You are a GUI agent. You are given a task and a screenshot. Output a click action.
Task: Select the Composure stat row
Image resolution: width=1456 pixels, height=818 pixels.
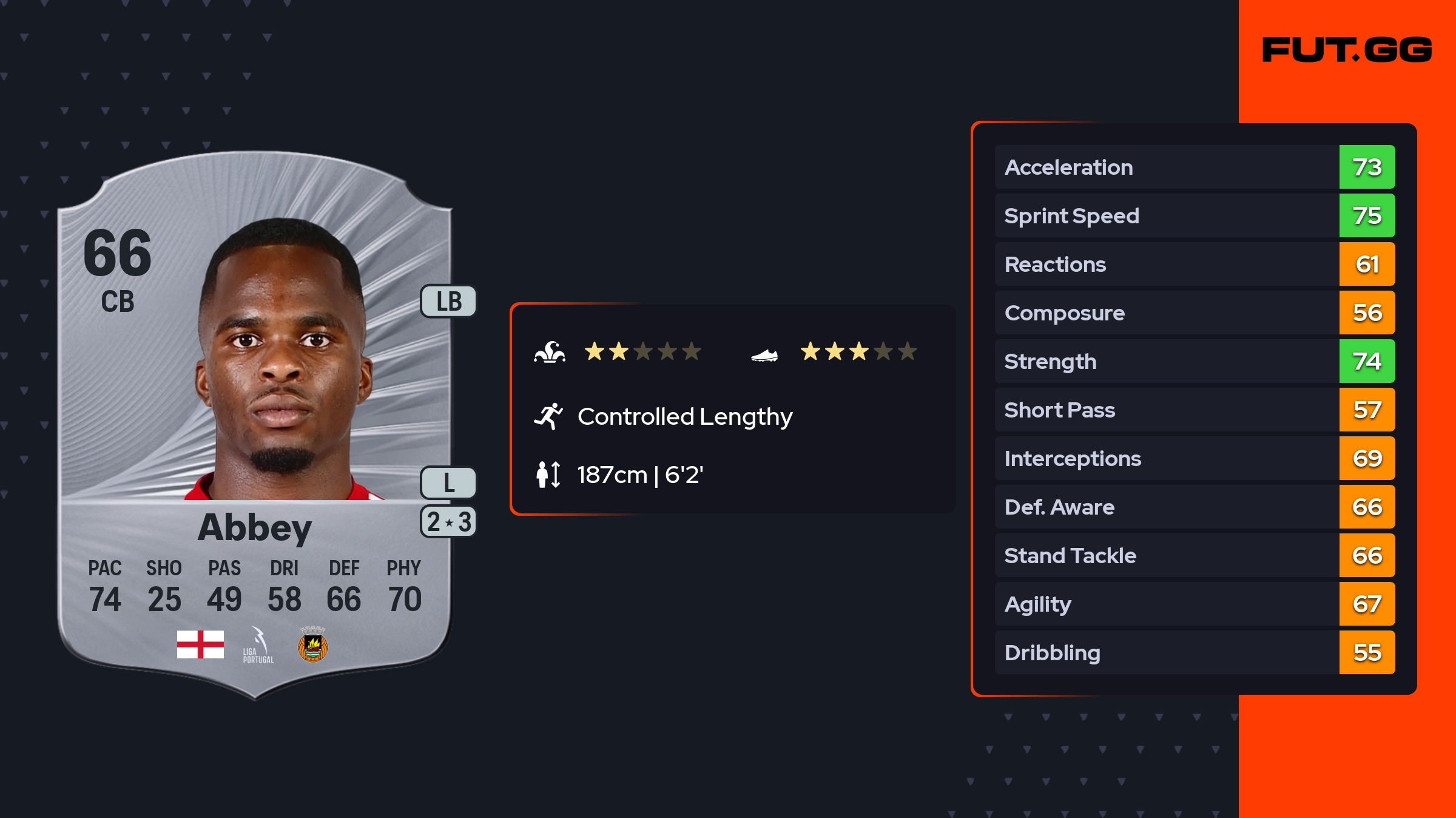1194,313
